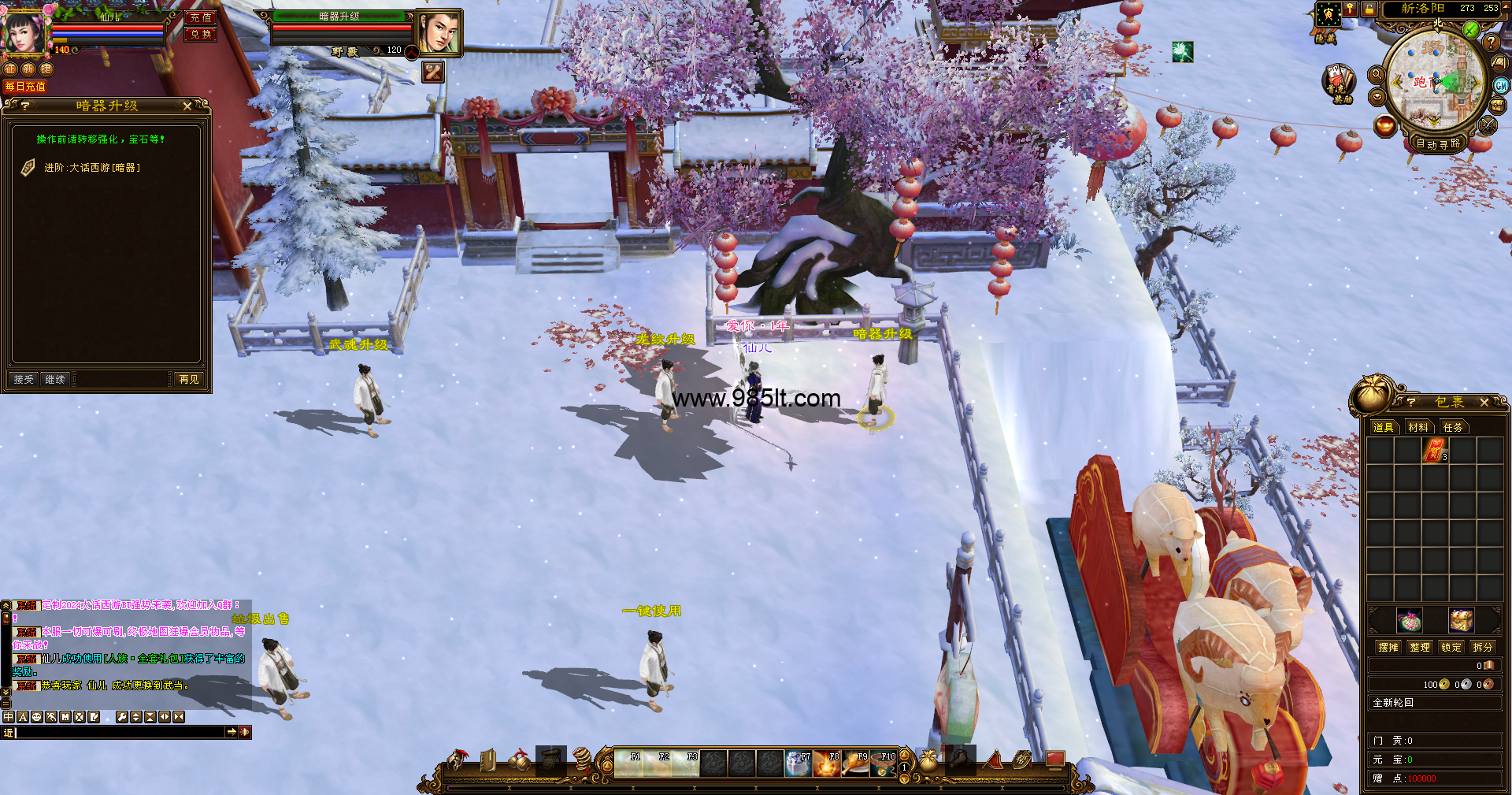Click the 充值 recharge button
This screenshot has width=1512, height=795.
[x=201, y=17]
